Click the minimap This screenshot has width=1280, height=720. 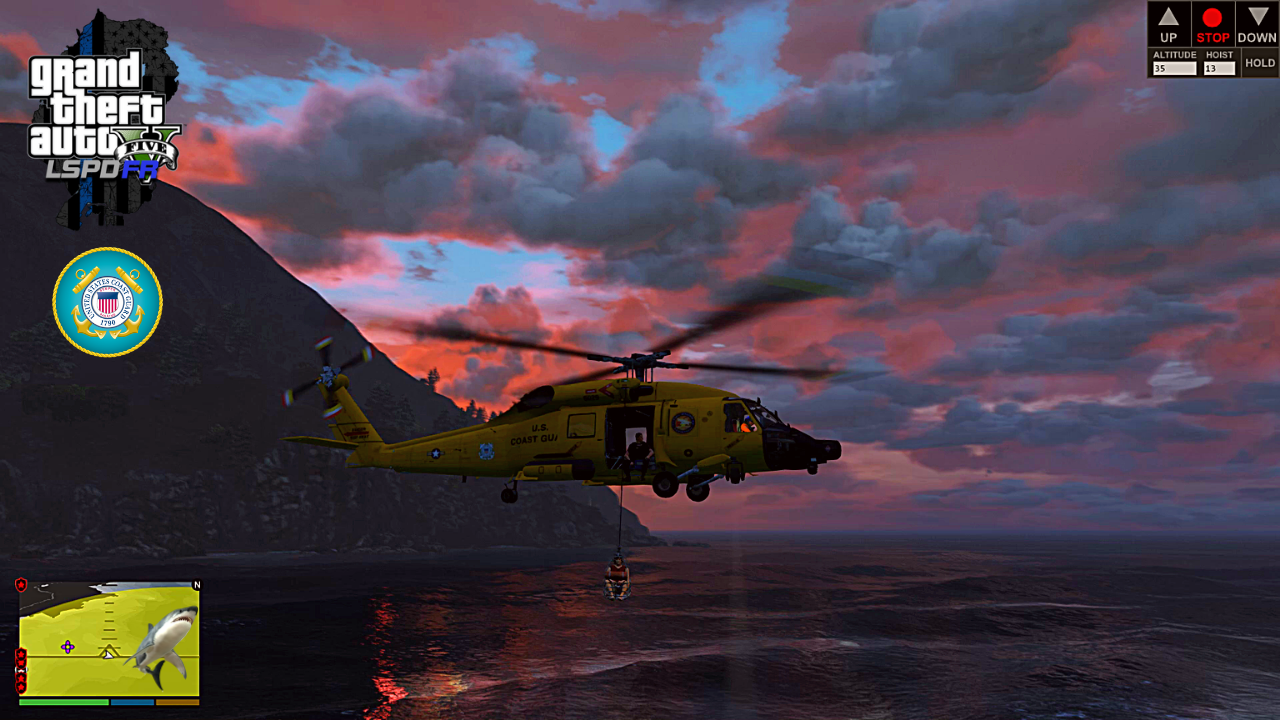pyautogui.click(x=109, y=640)
